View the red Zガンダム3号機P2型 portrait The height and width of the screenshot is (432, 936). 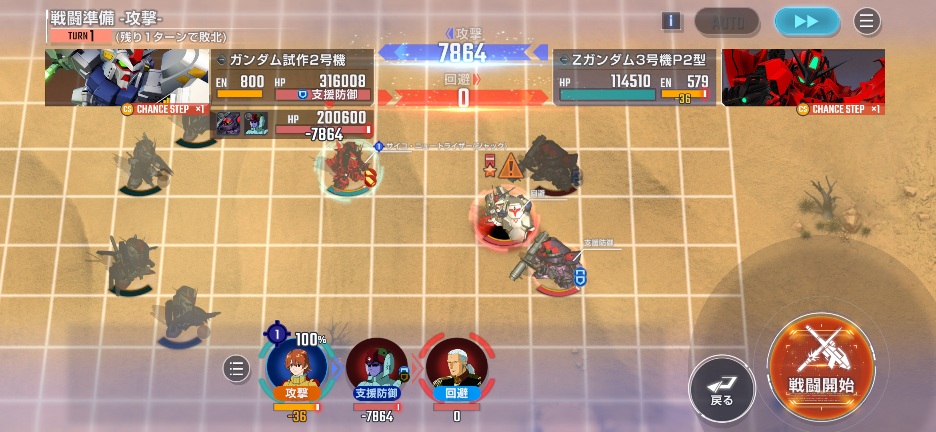[803, 77]
